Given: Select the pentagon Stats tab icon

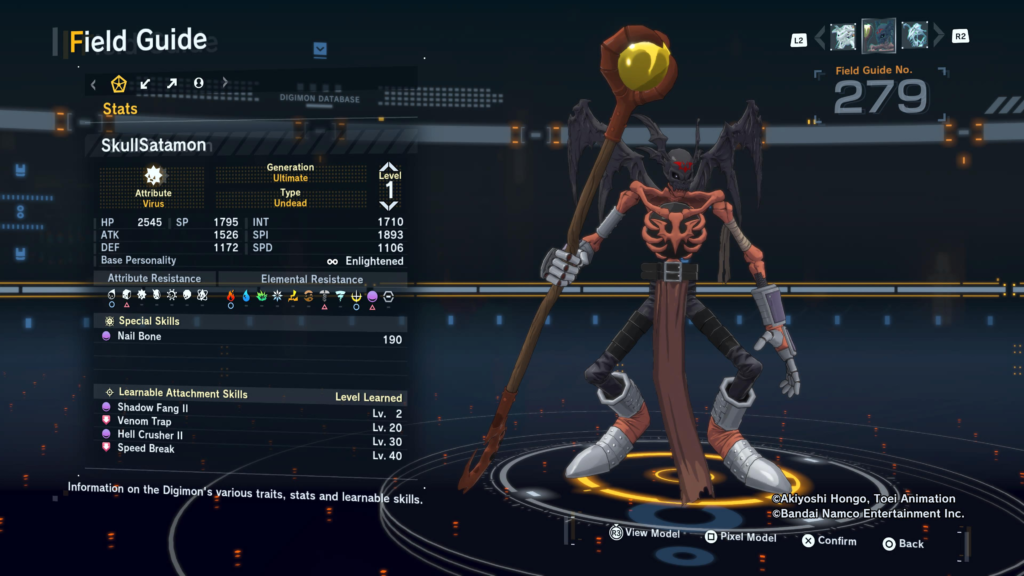Looking at the screenshot, I should [x=119, y=84].
